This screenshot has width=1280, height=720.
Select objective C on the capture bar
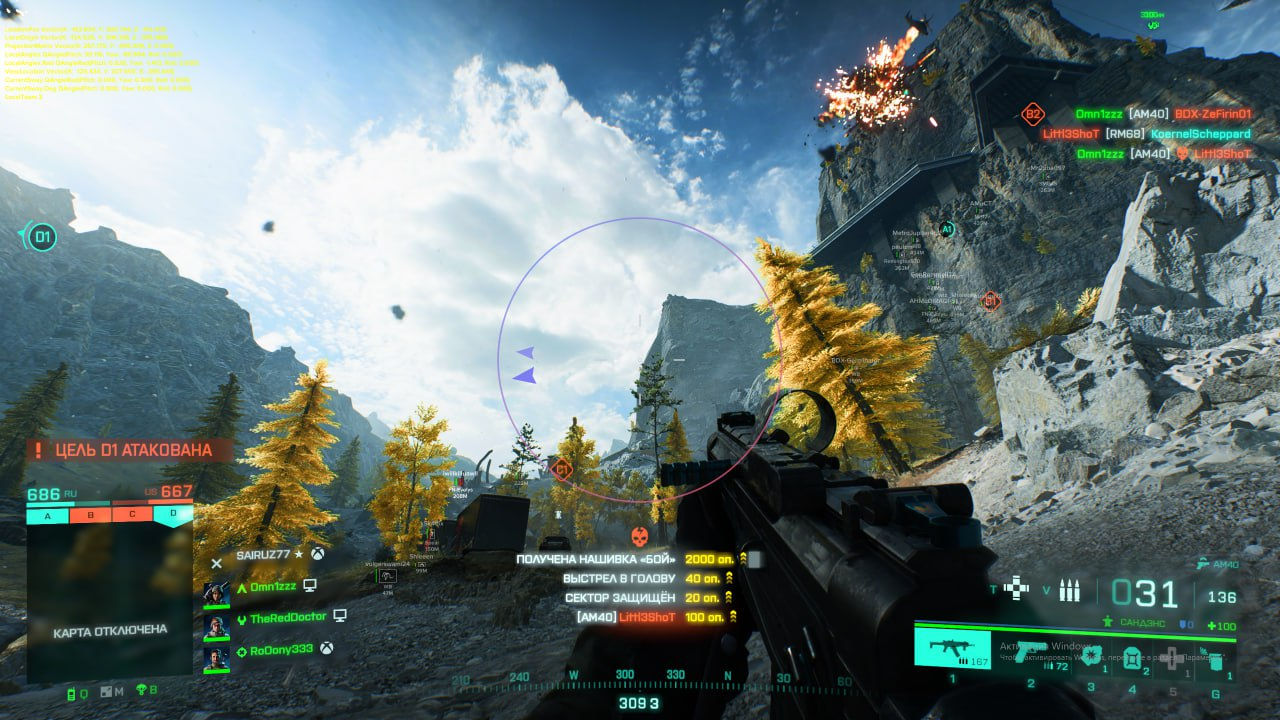(x=131, y=516)
